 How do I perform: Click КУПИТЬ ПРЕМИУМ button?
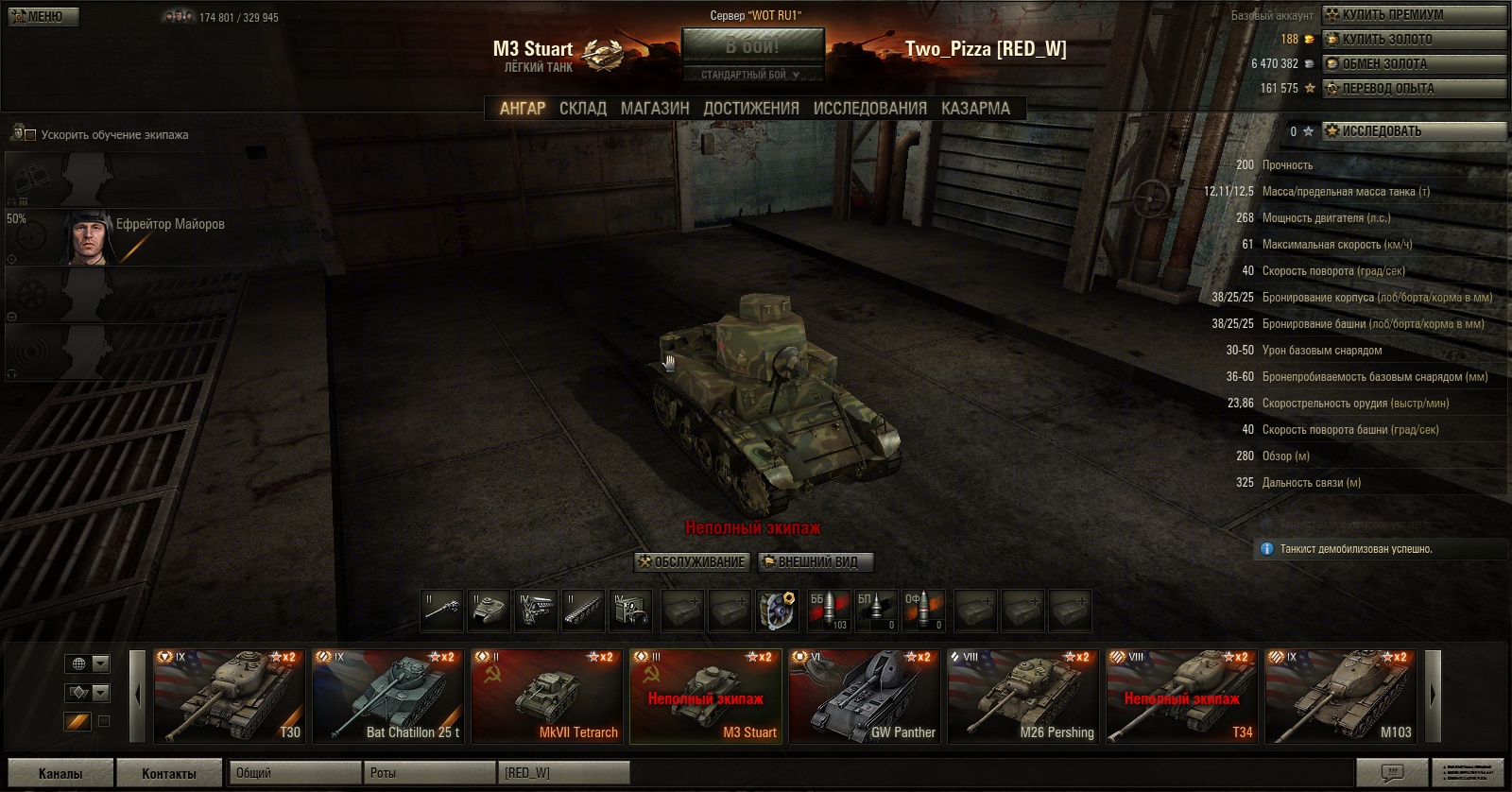(1413, 14)
